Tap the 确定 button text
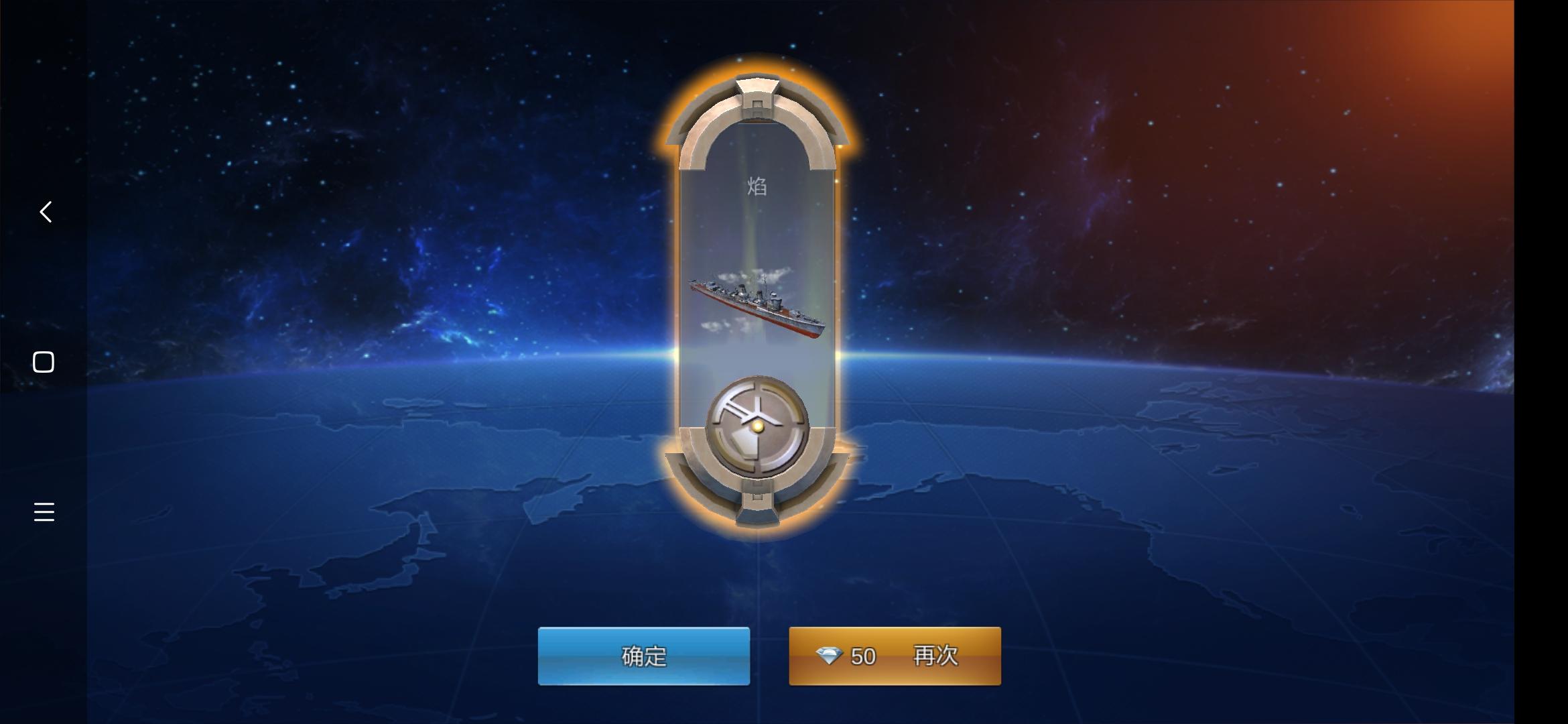 (x=645, y=657)
